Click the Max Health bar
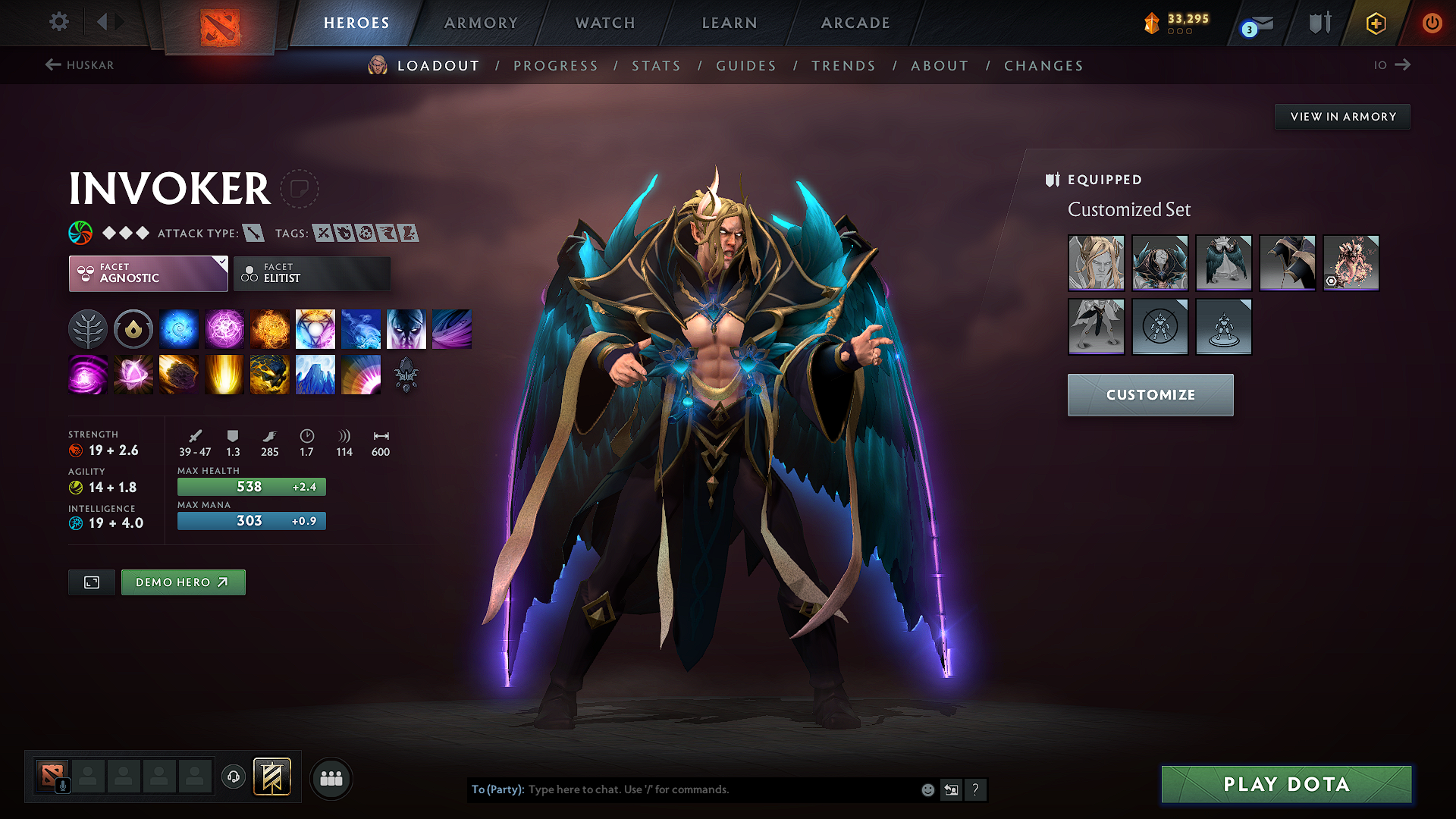The height and width of the screenshot is (819, 1456). pyautogui.click(x=251, y=486)
